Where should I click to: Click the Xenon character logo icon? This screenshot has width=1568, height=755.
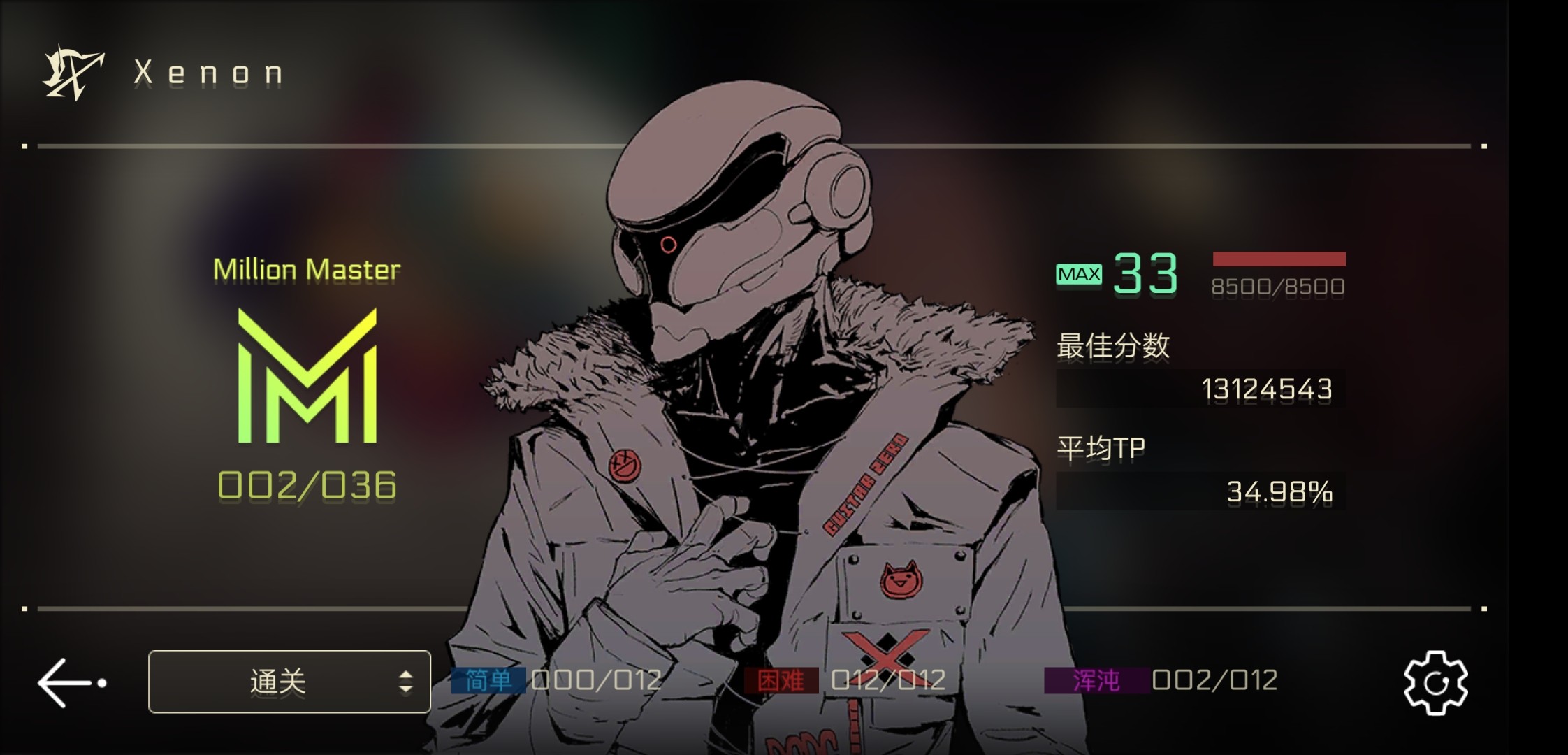click(x=72, y=70)
